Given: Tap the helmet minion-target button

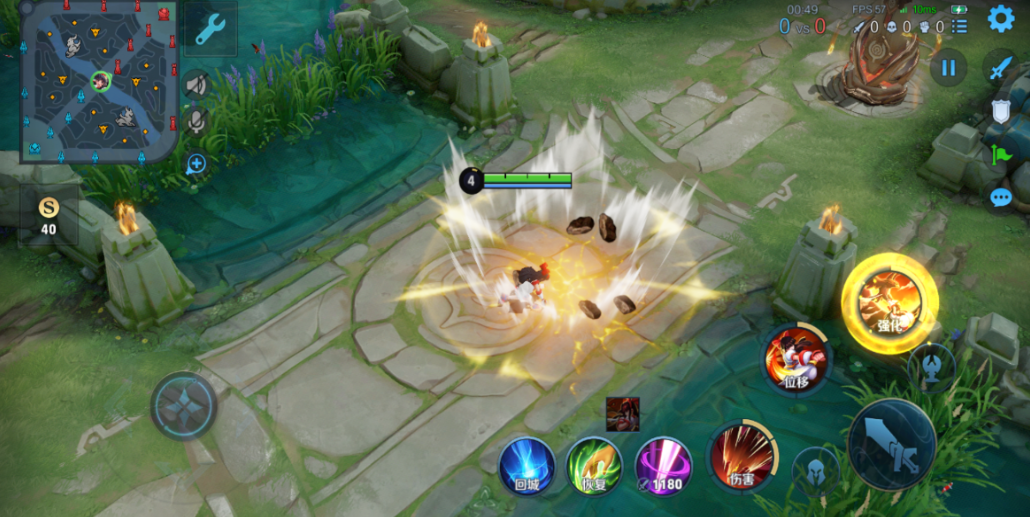Looking at the screenshot, I should [x=816, y=469].
